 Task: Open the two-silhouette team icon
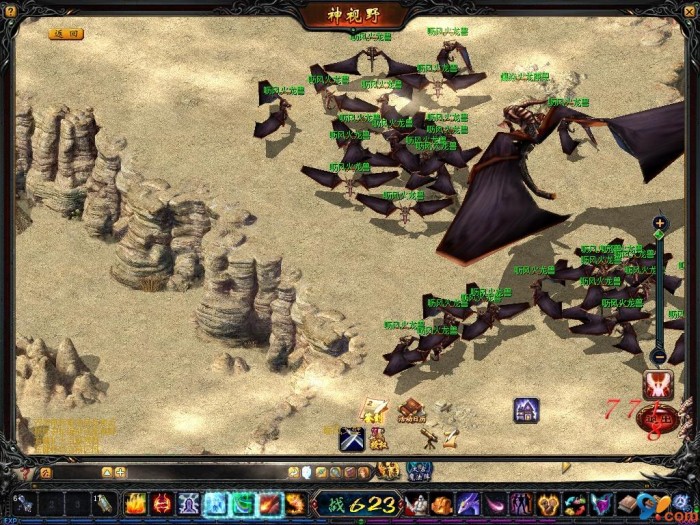click(521, 504)
